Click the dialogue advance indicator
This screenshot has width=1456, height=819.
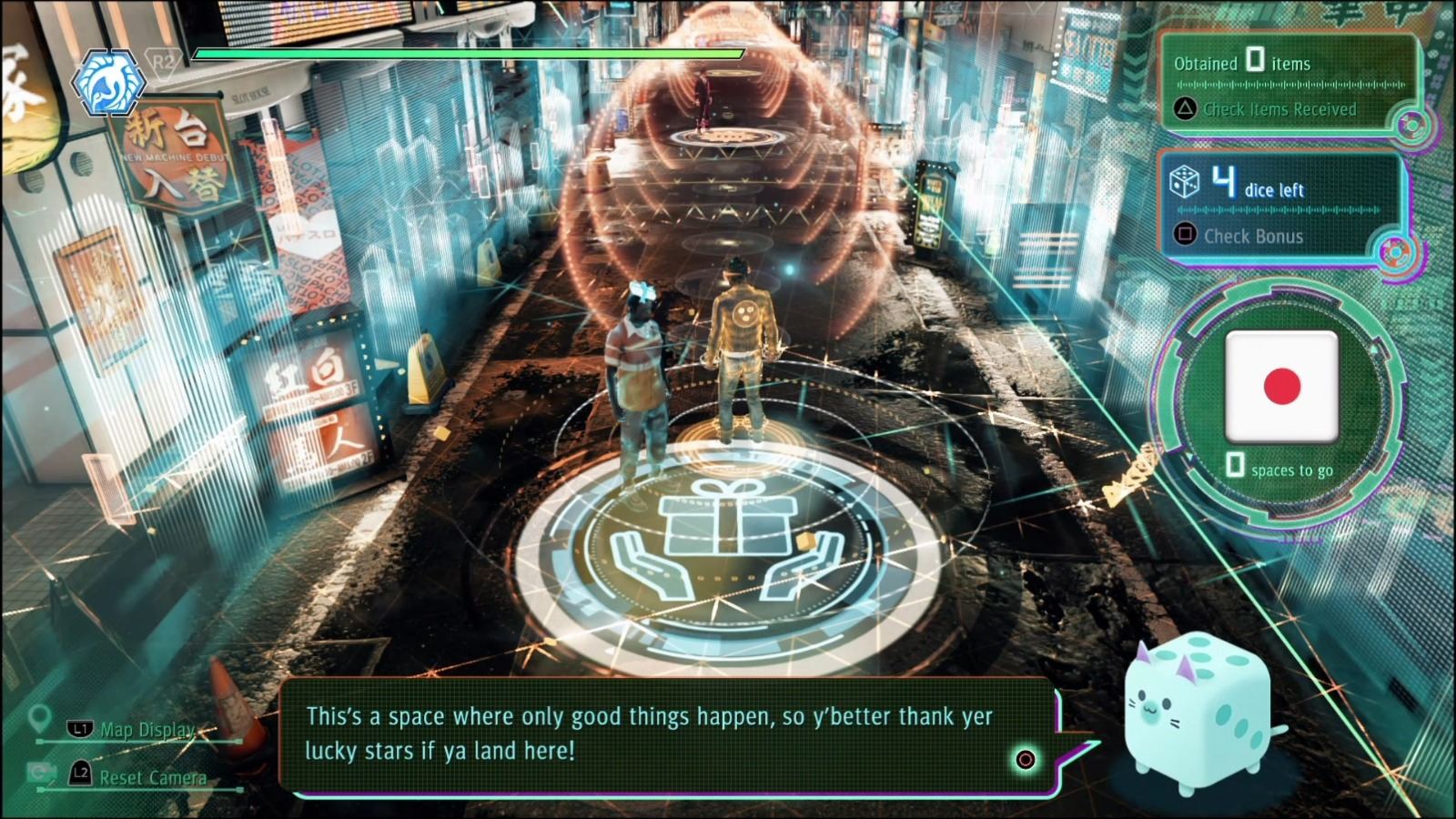(x=1026, y=758)
